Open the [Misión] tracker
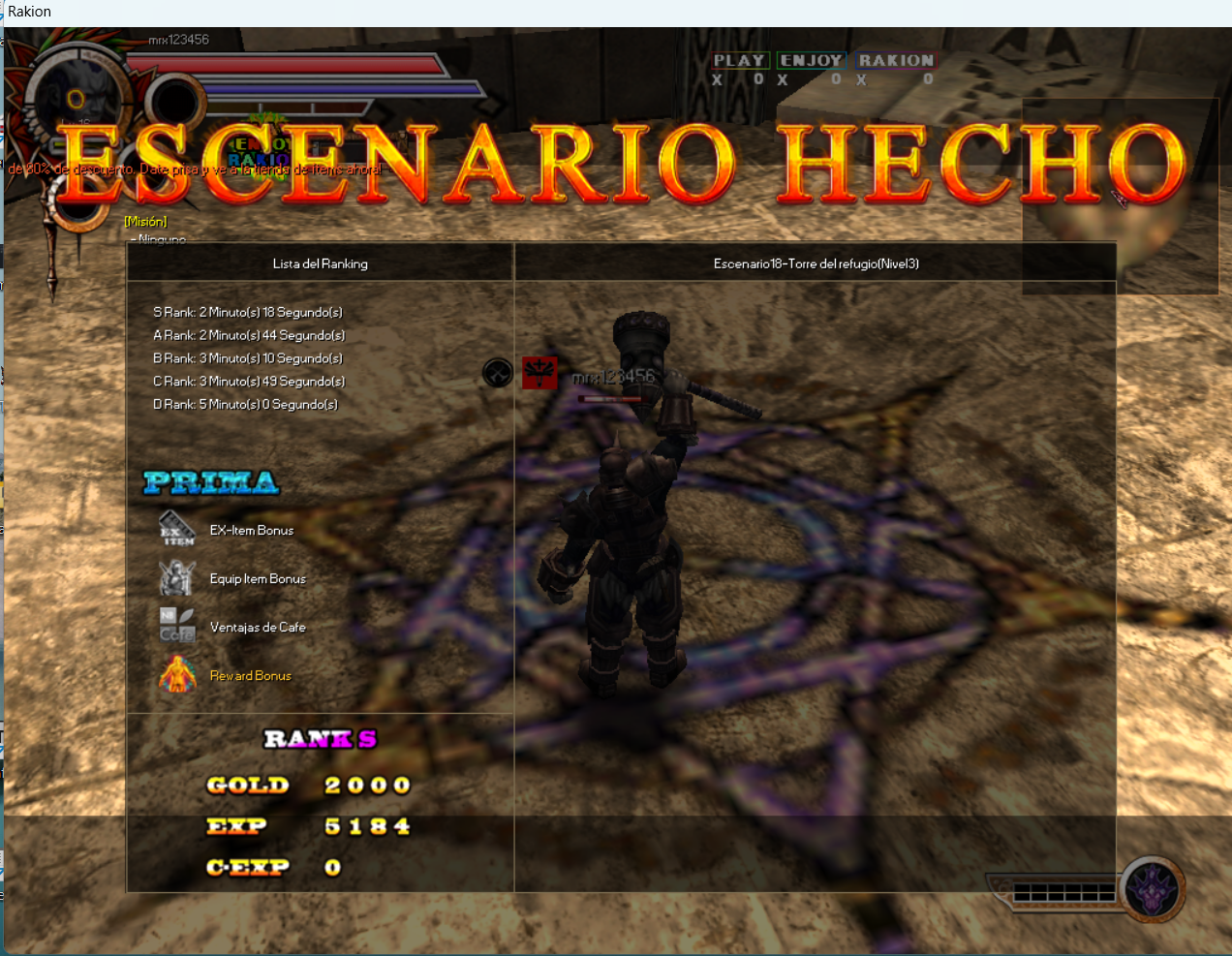This screenshot has height=956, width=1232. click(145, 222)
